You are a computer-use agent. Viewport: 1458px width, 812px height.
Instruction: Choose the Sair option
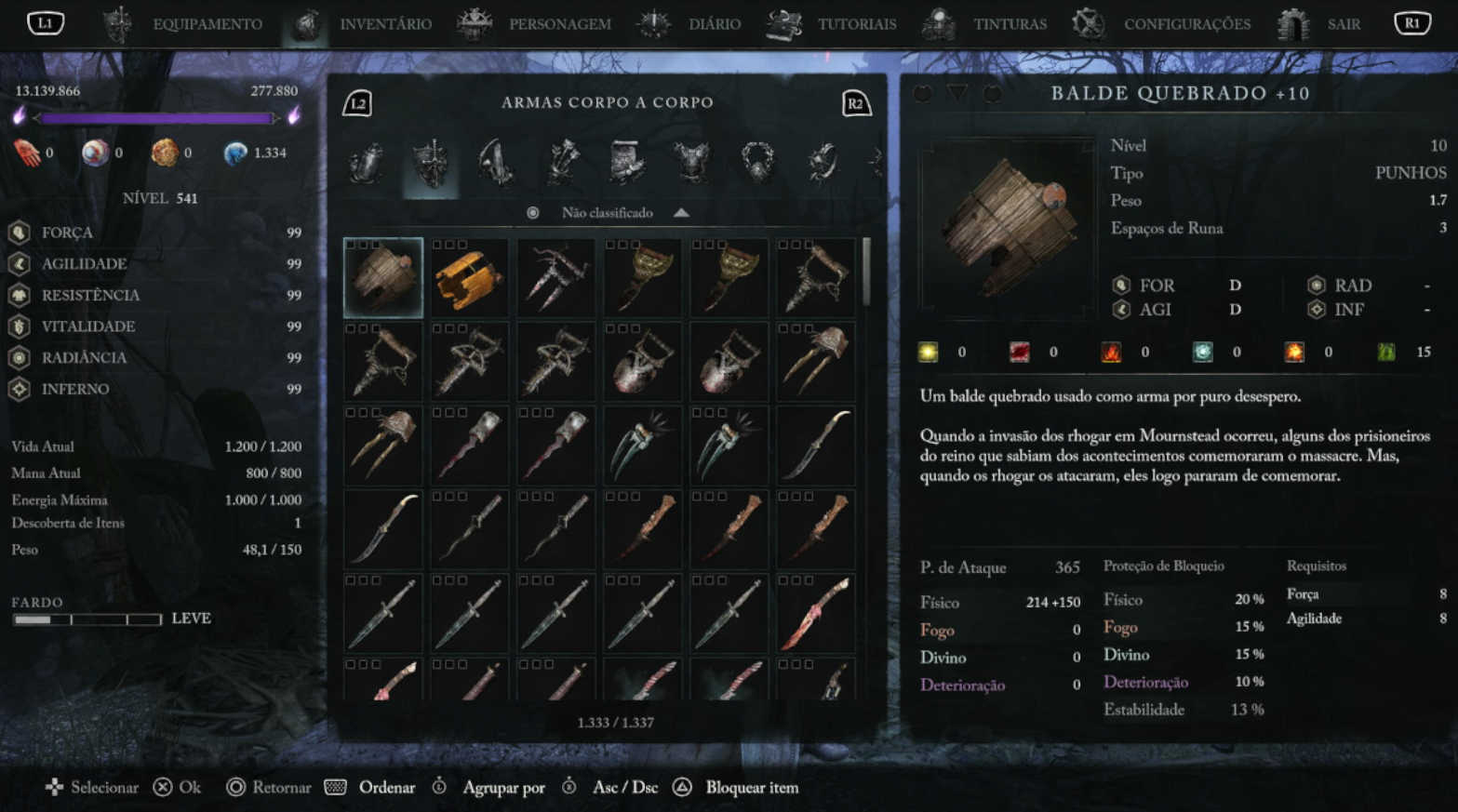click(1343, 24)
